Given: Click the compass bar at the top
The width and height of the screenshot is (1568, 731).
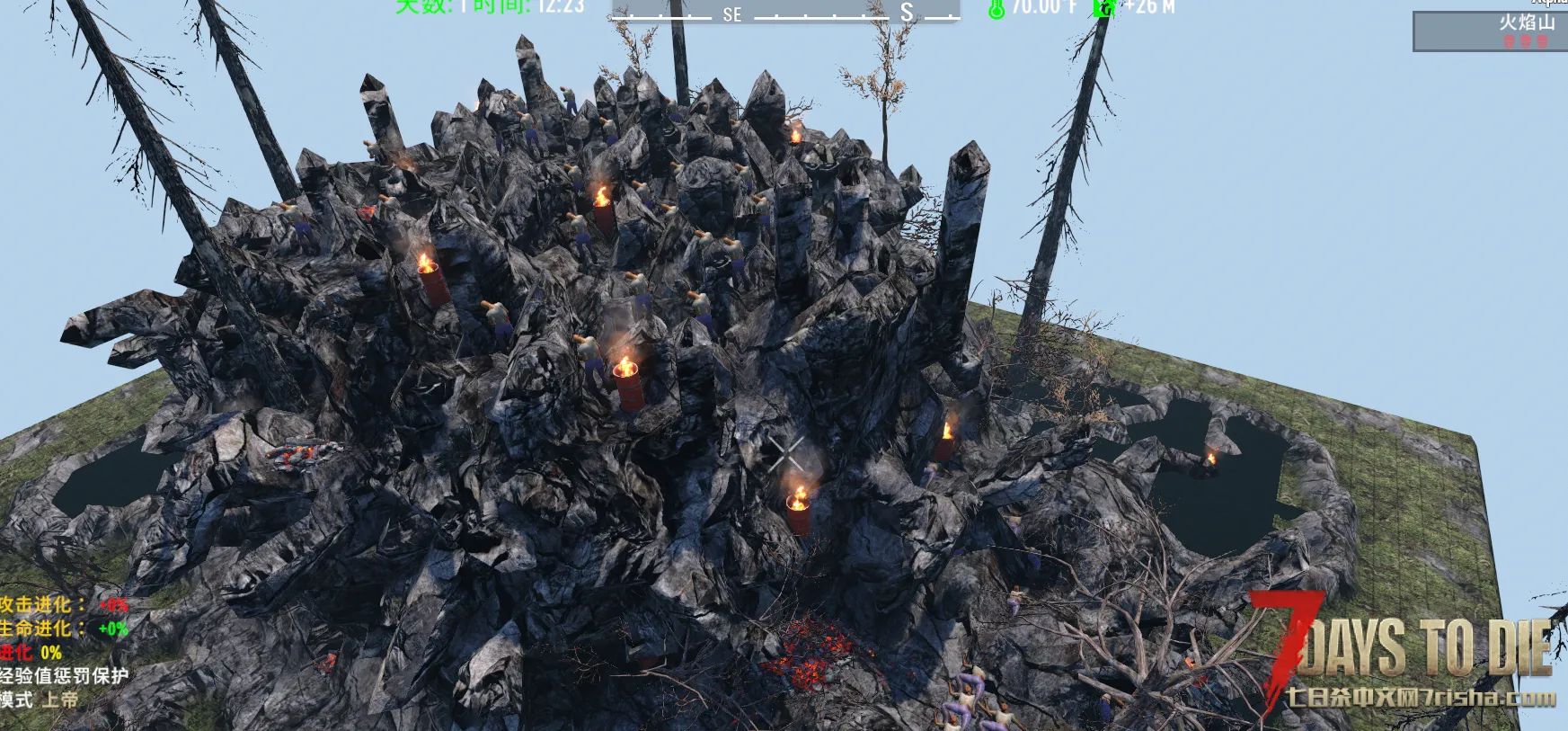Looking at the screenshot, I should click(784, 12).
